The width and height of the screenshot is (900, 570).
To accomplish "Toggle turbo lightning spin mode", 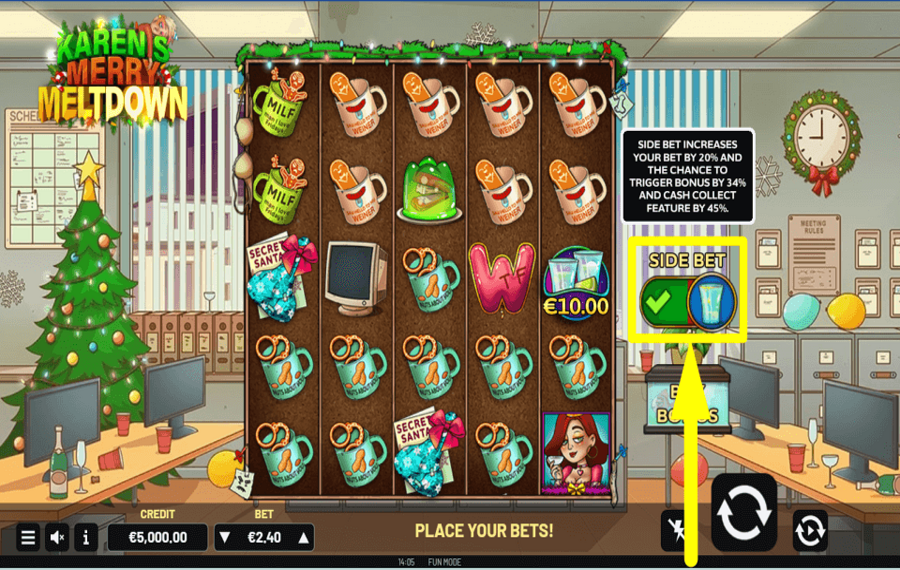I will 678,531.
